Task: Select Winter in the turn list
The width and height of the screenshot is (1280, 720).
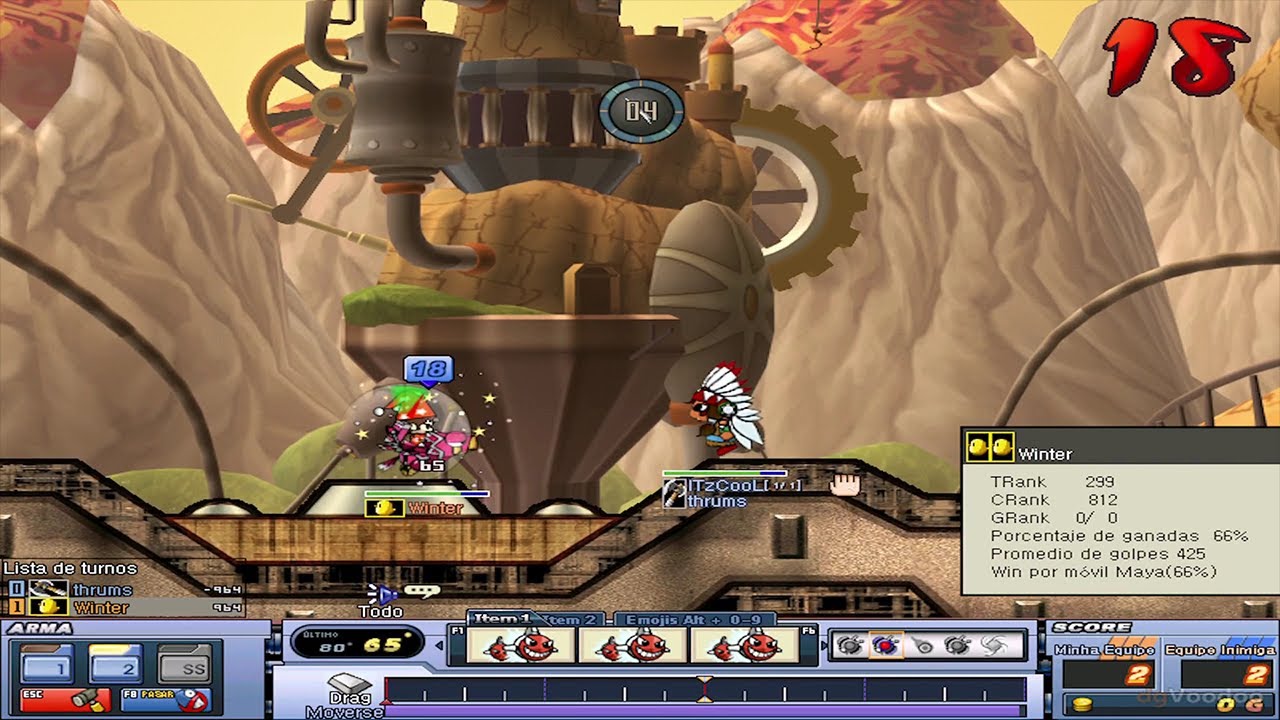Action: [102, 607]
